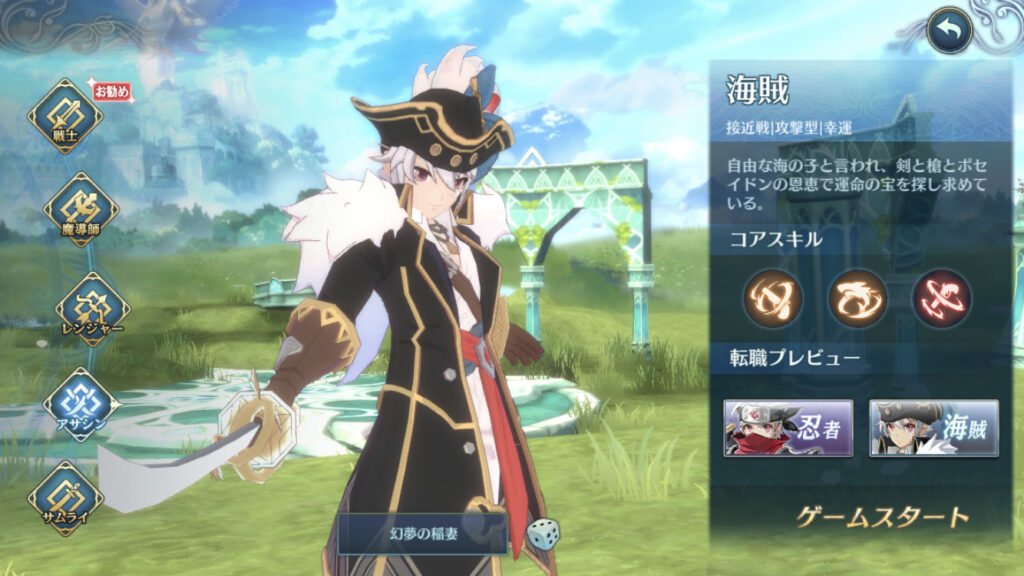This screenshot has height=576, width=1024.
Task: Roll the dice for a random name
Action: [x=543, y=534]
